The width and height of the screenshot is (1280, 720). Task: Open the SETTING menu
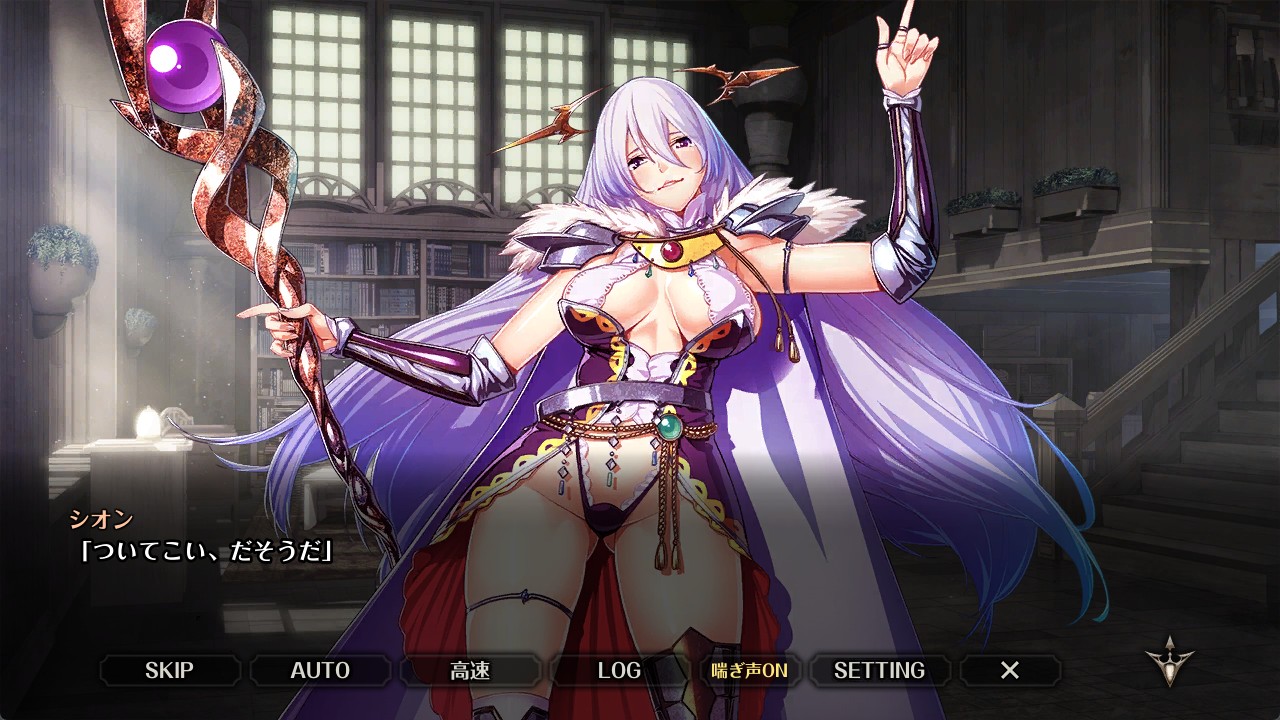(879, 670)
